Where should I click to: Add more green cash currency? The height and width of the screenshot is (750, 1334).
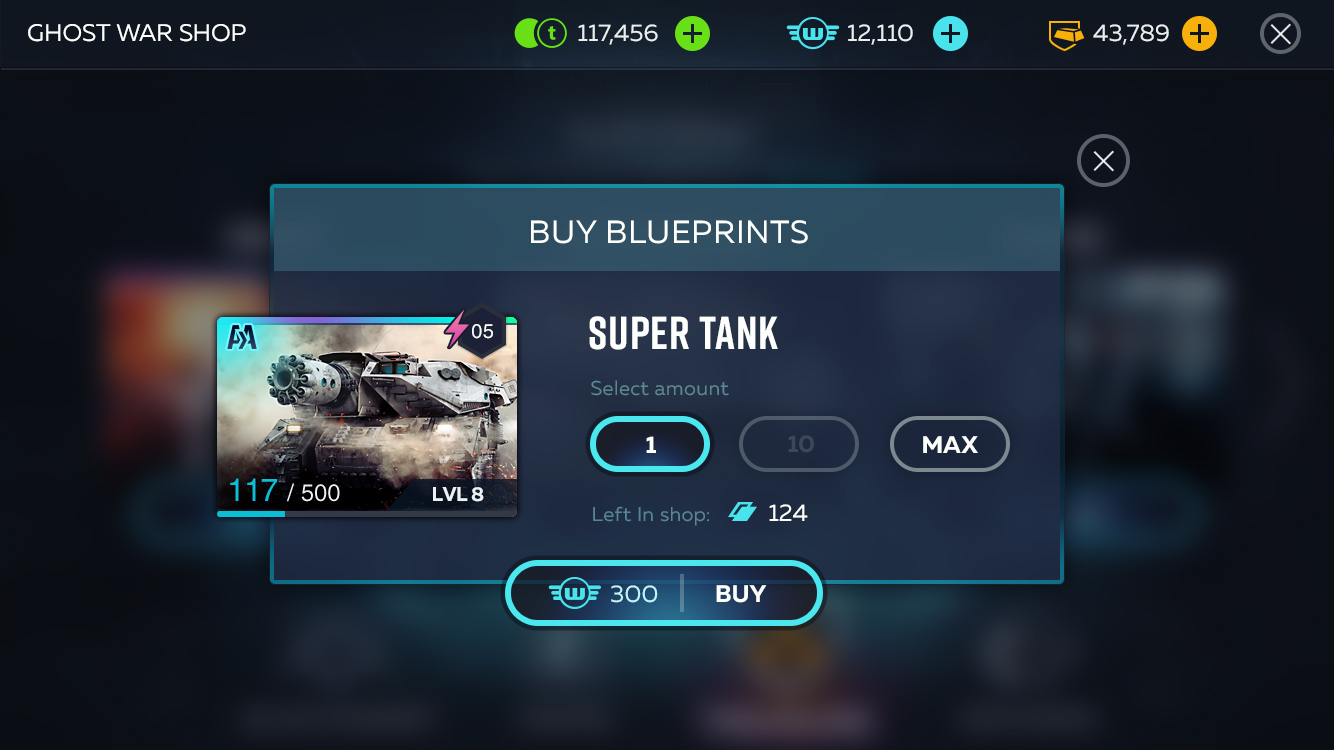pos(692,34)
